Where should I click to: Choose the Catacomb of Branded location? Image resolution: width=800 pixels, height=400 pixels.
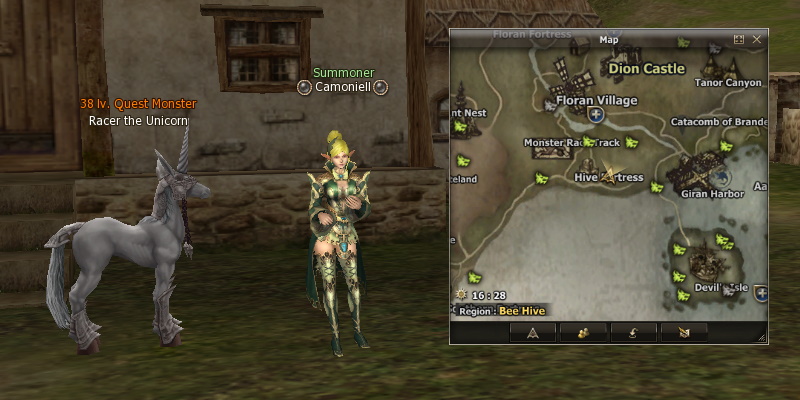coord(718,123)
